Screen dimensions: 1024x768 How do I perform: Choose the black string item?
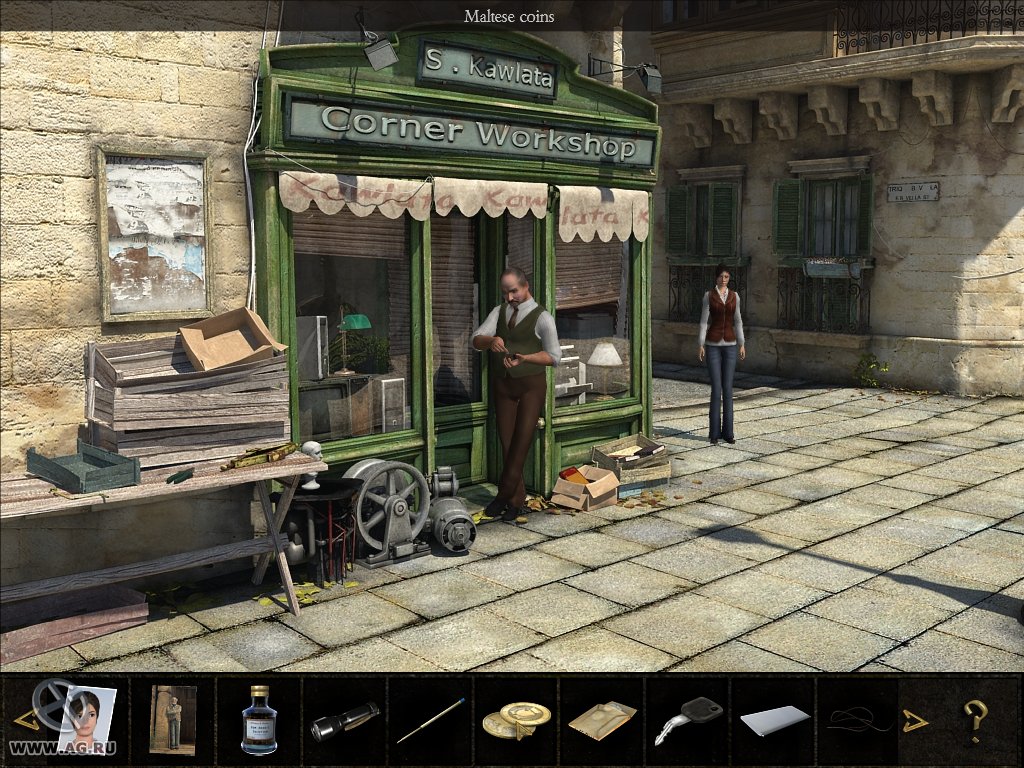(856, 720)
